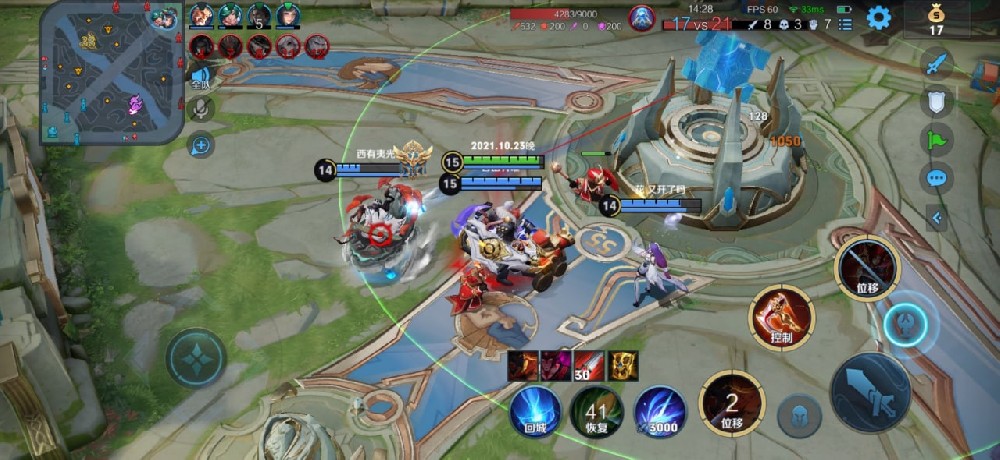
Task: Open the quick chat bubble
Action: tap(937, 178)
